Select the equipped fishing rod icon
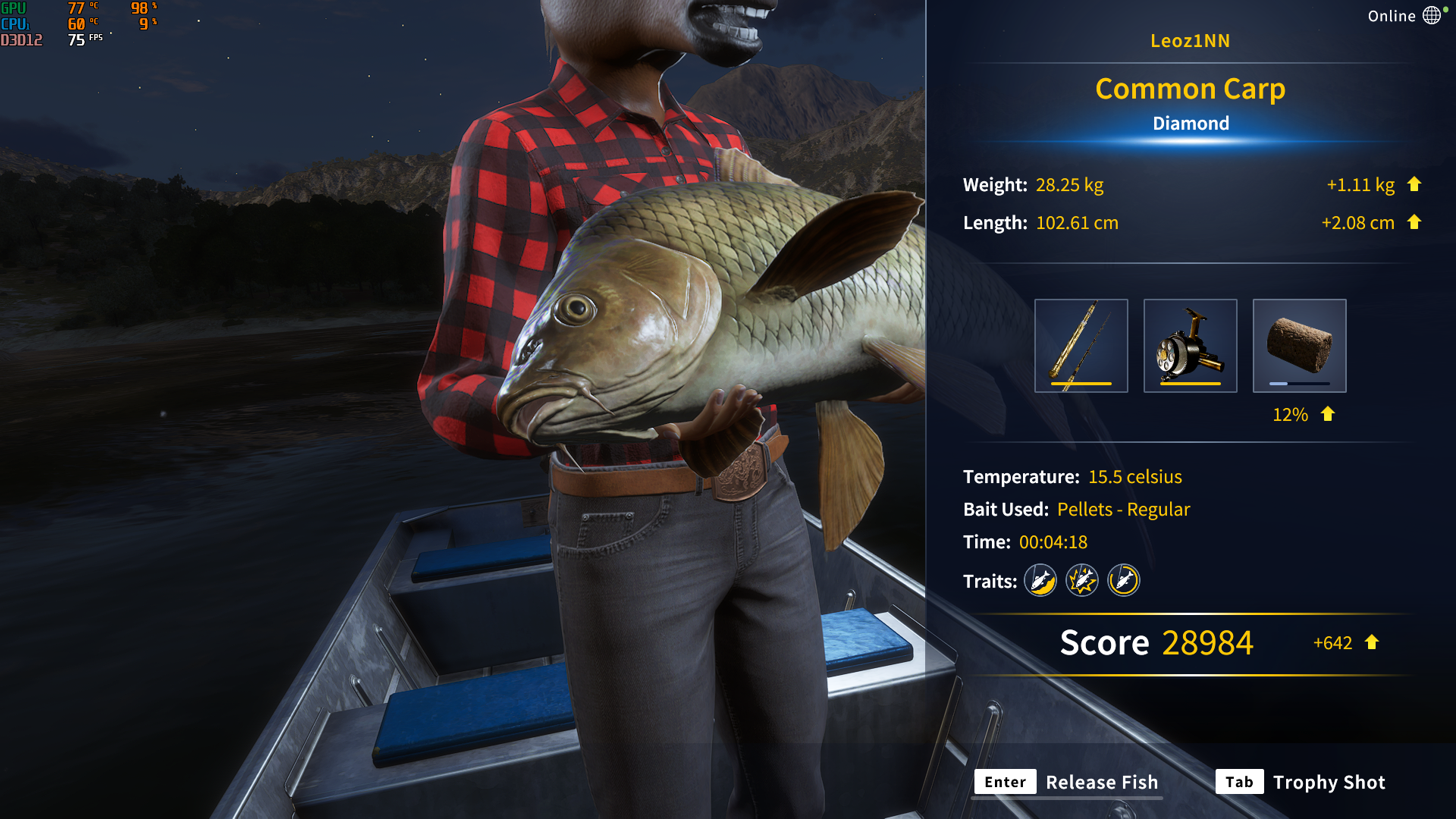Image resolution: width=1456 pixels, height=819 pixels. (1081, 345)
